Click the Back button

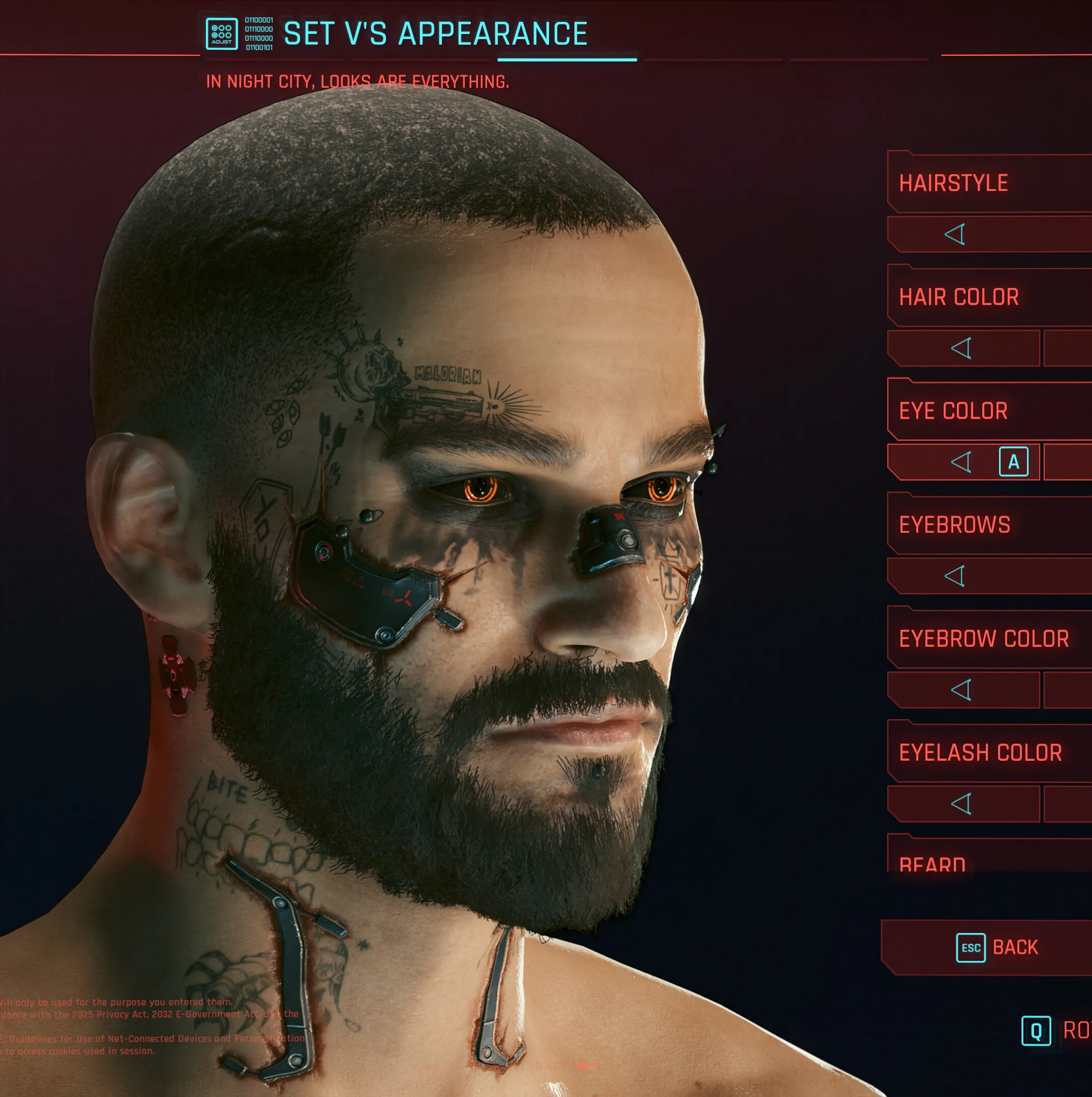(1000, 947)
